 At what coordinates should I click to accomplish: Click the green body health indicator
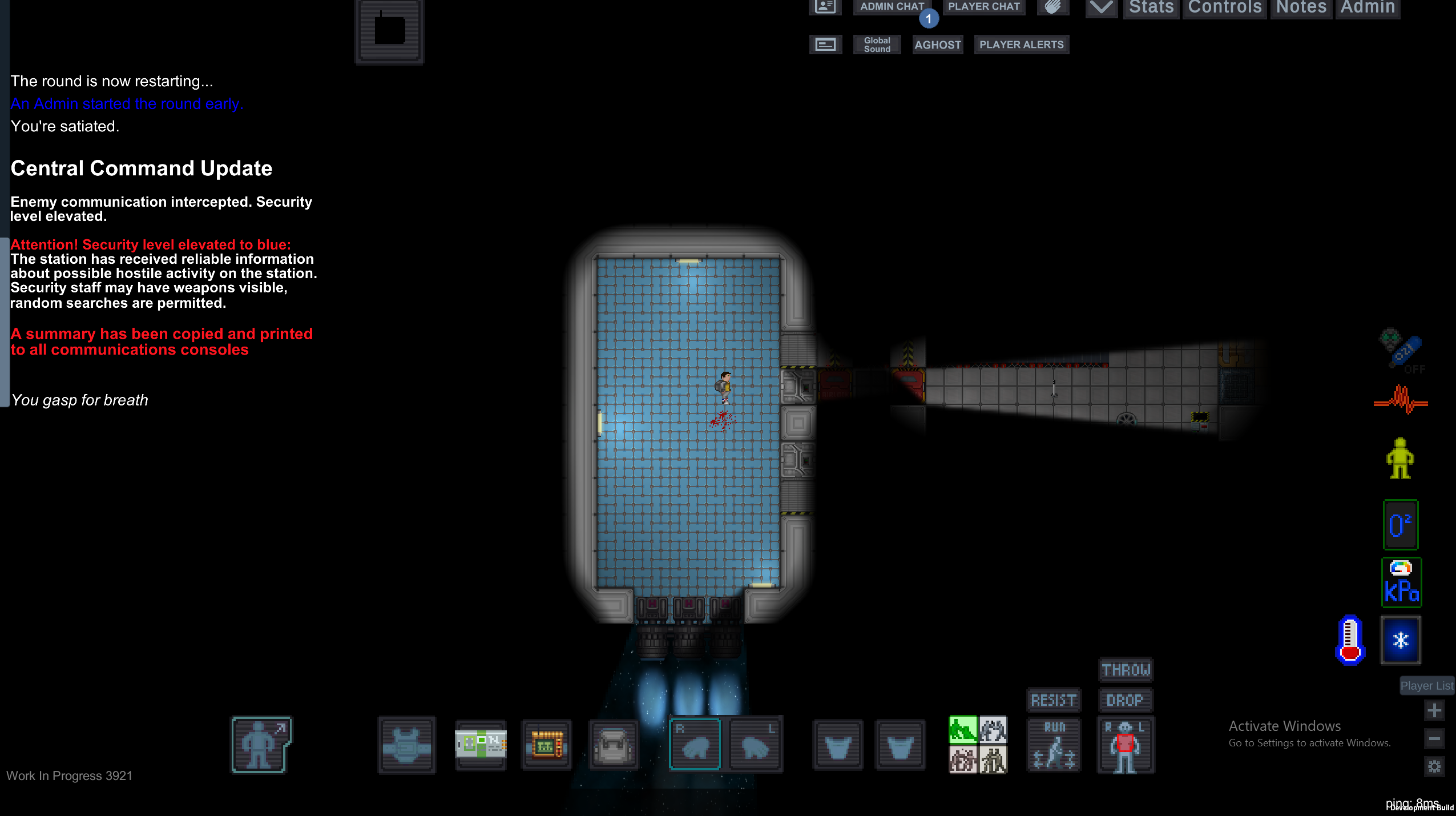tap(1399, 457)
